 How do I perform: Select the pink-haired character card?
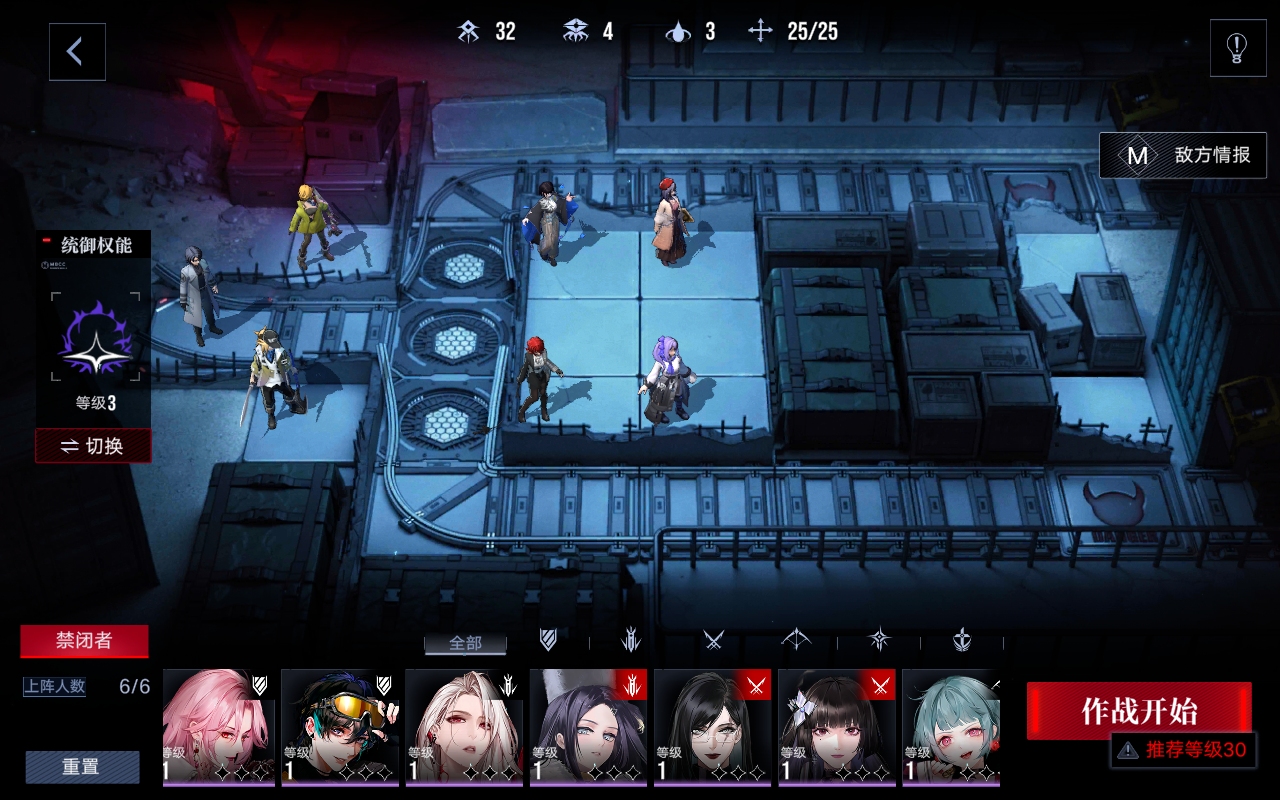[218, 727]
